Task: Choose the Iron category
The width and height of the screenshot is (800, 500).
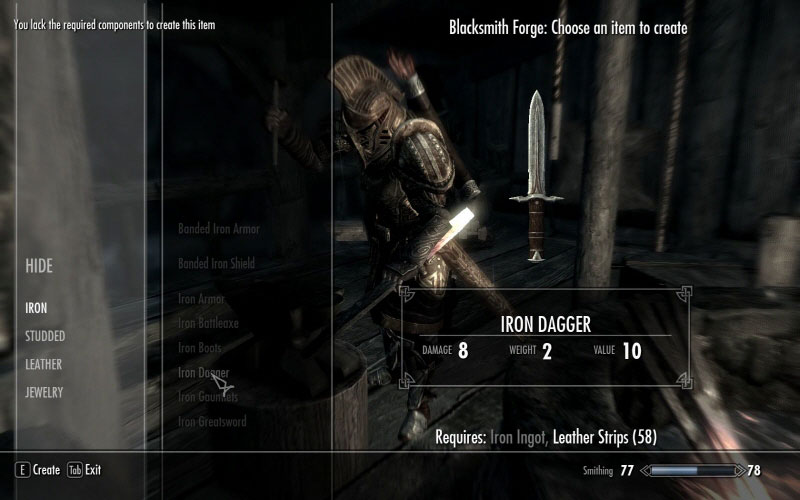Action: [36, 308]
